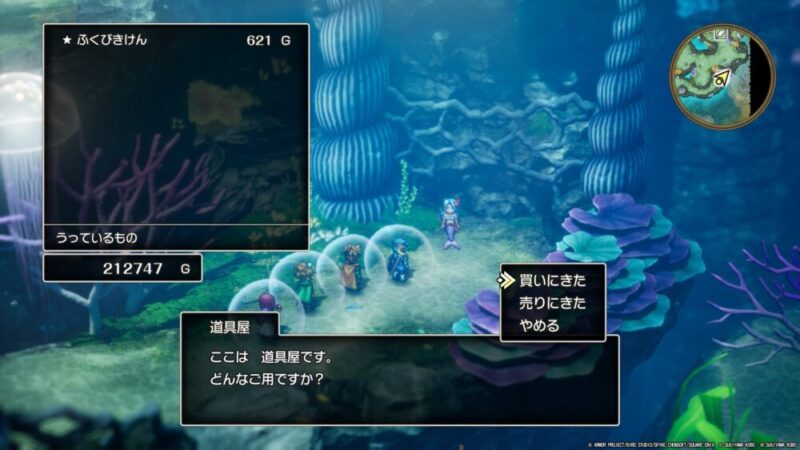This screenshot has height=450, width=800.
Task: Pick やめる to leave the shop
Action: [539, 325]
